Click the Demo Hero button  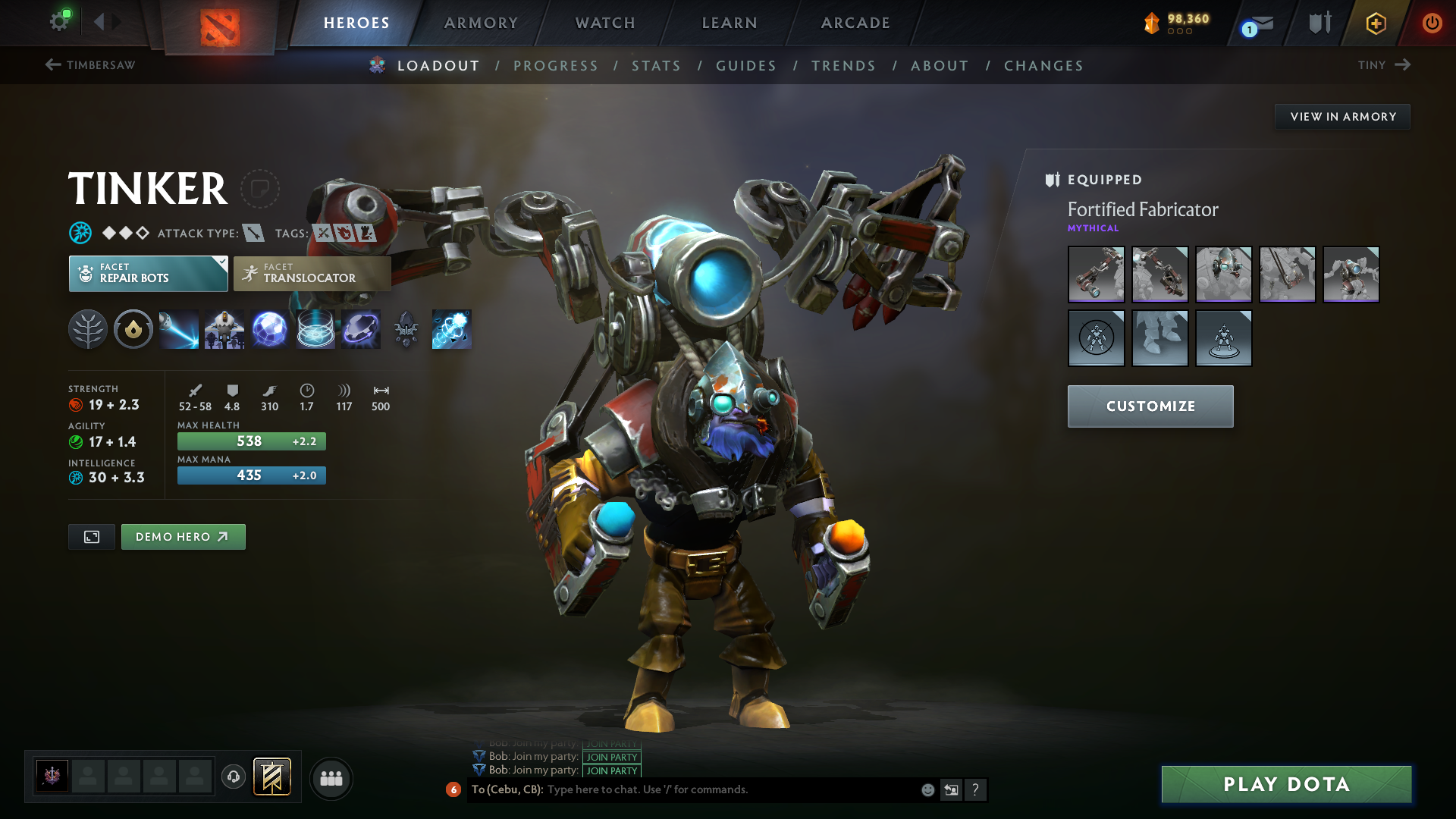click(183, 537)
